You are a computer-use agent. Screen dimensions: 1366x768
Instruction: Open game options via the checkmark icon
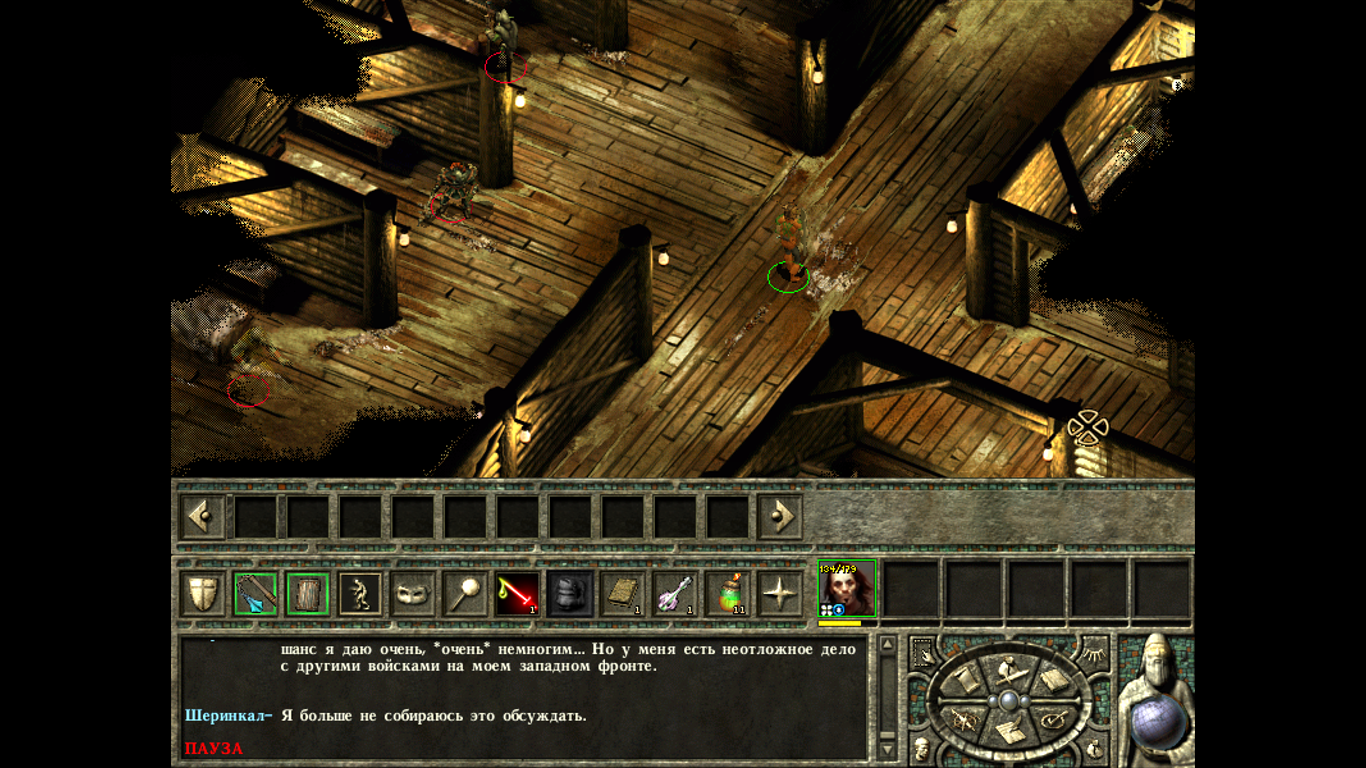coord(1052,720)
